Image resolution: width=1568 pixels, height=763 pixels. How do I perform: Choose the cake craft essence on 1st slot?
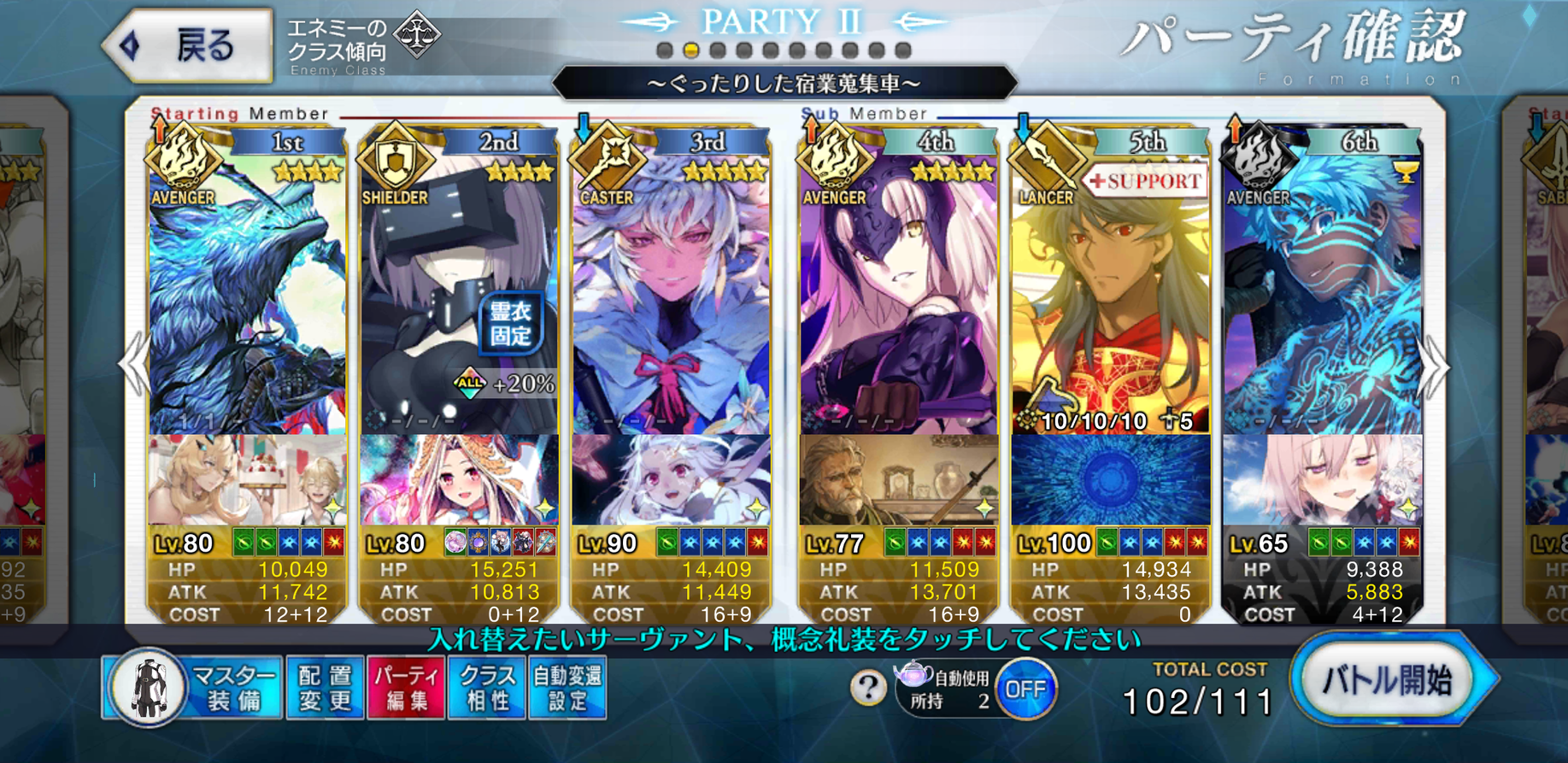[x=246, y=480]
